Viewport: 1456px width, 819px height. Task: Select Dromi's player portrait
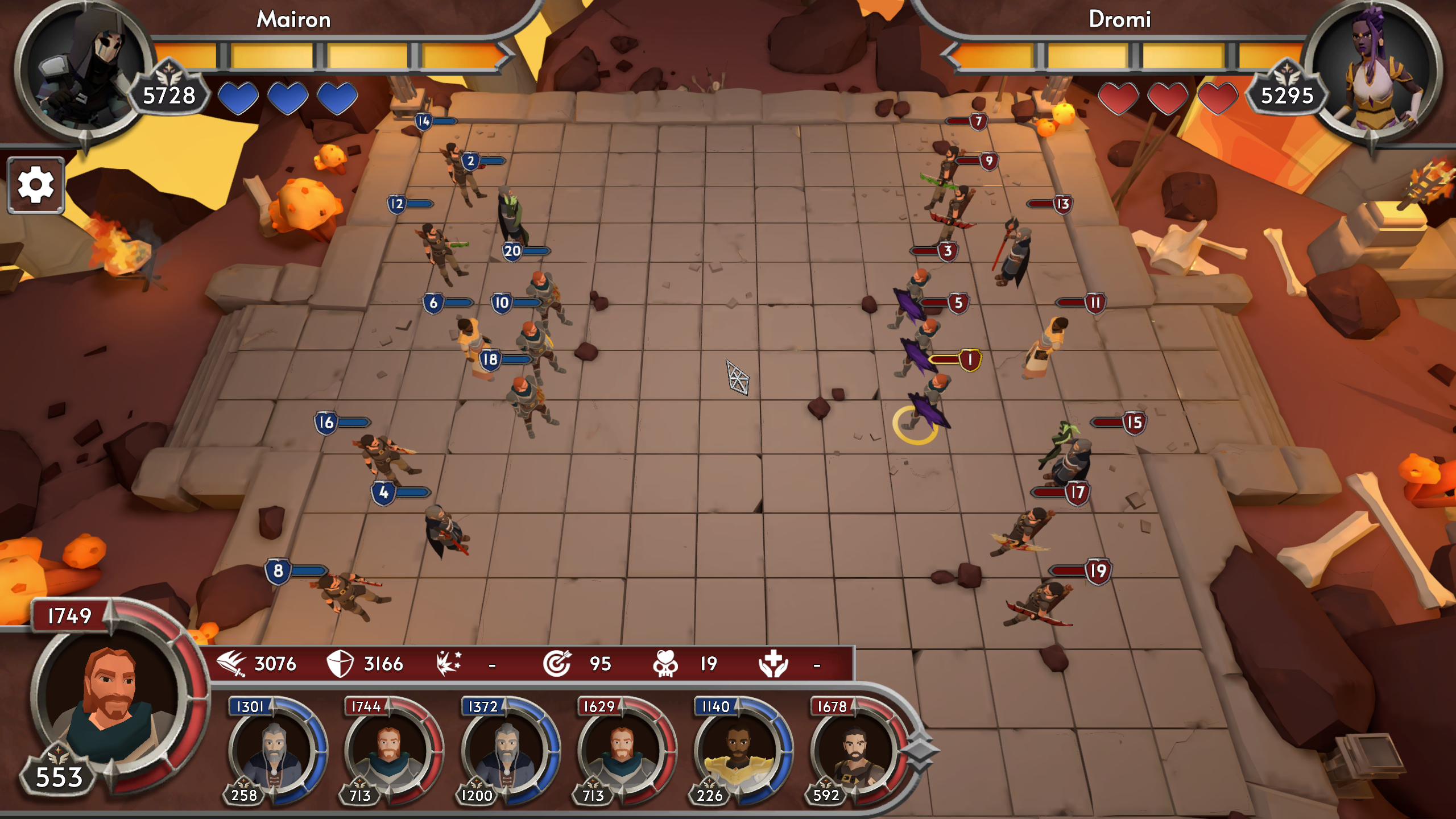(x=1371, y=68)
